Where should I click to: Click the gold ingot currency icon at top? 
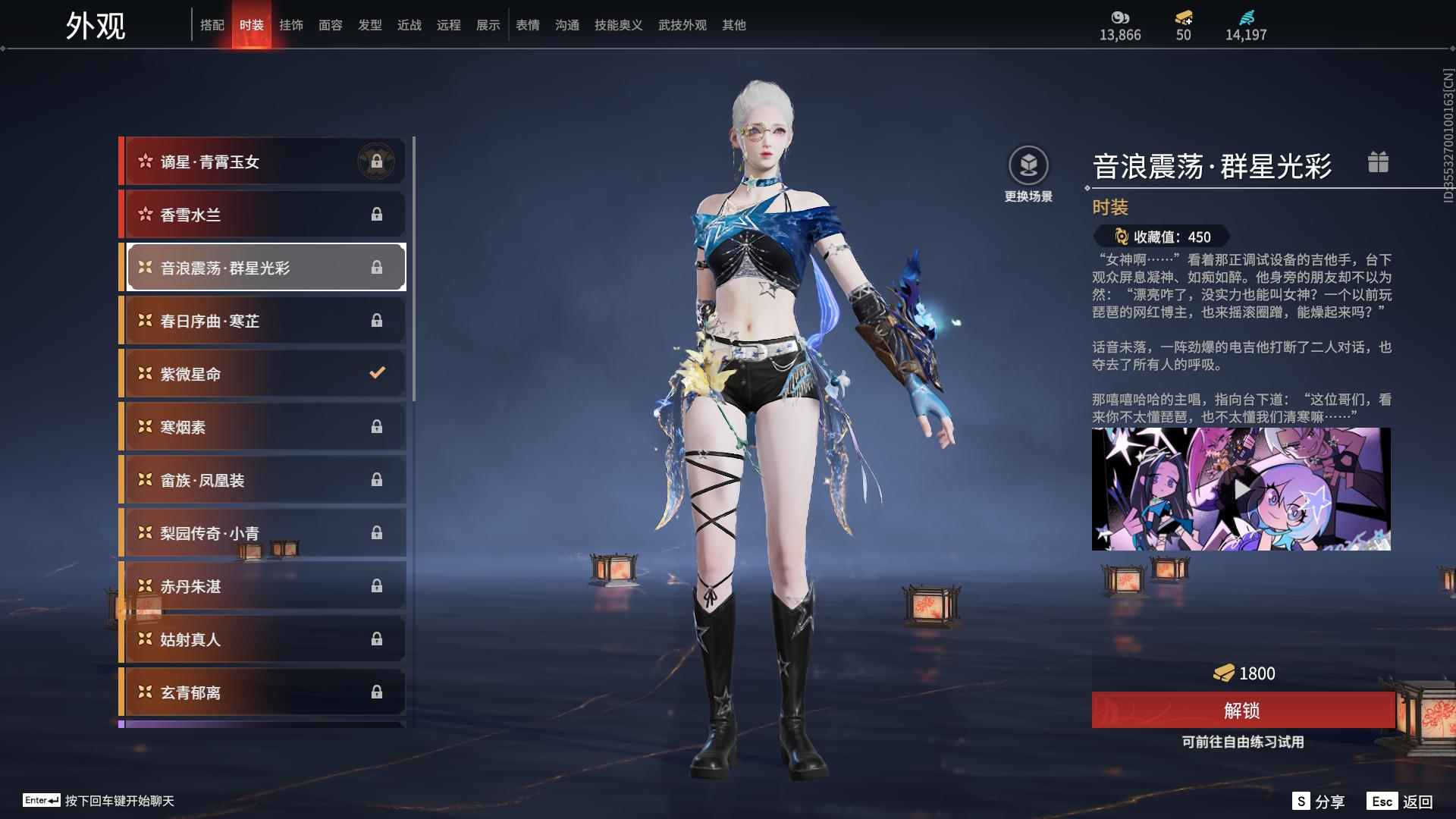click(x=1185, y=17)
